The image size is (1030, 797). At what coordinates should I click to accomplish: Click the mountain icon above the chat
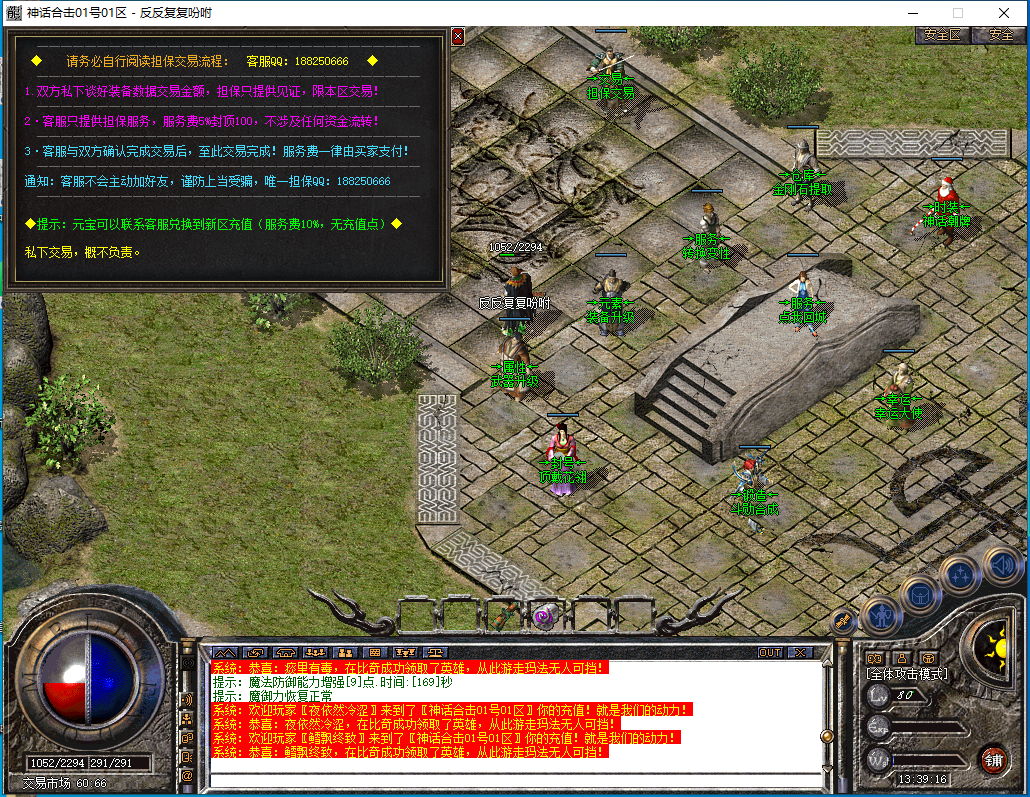[224, 652]
